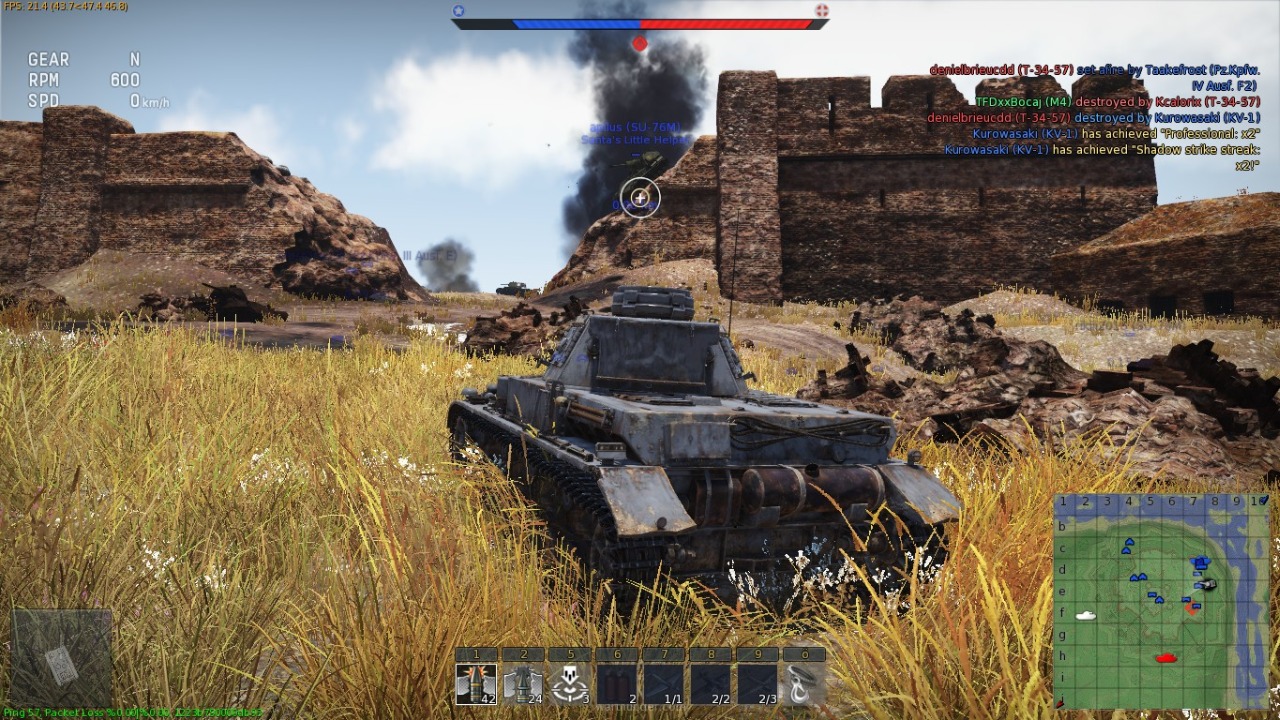The image size is (1280, 720).
Task: Activate the artillery strike icon in slot 5
Action: pos(570,684)
